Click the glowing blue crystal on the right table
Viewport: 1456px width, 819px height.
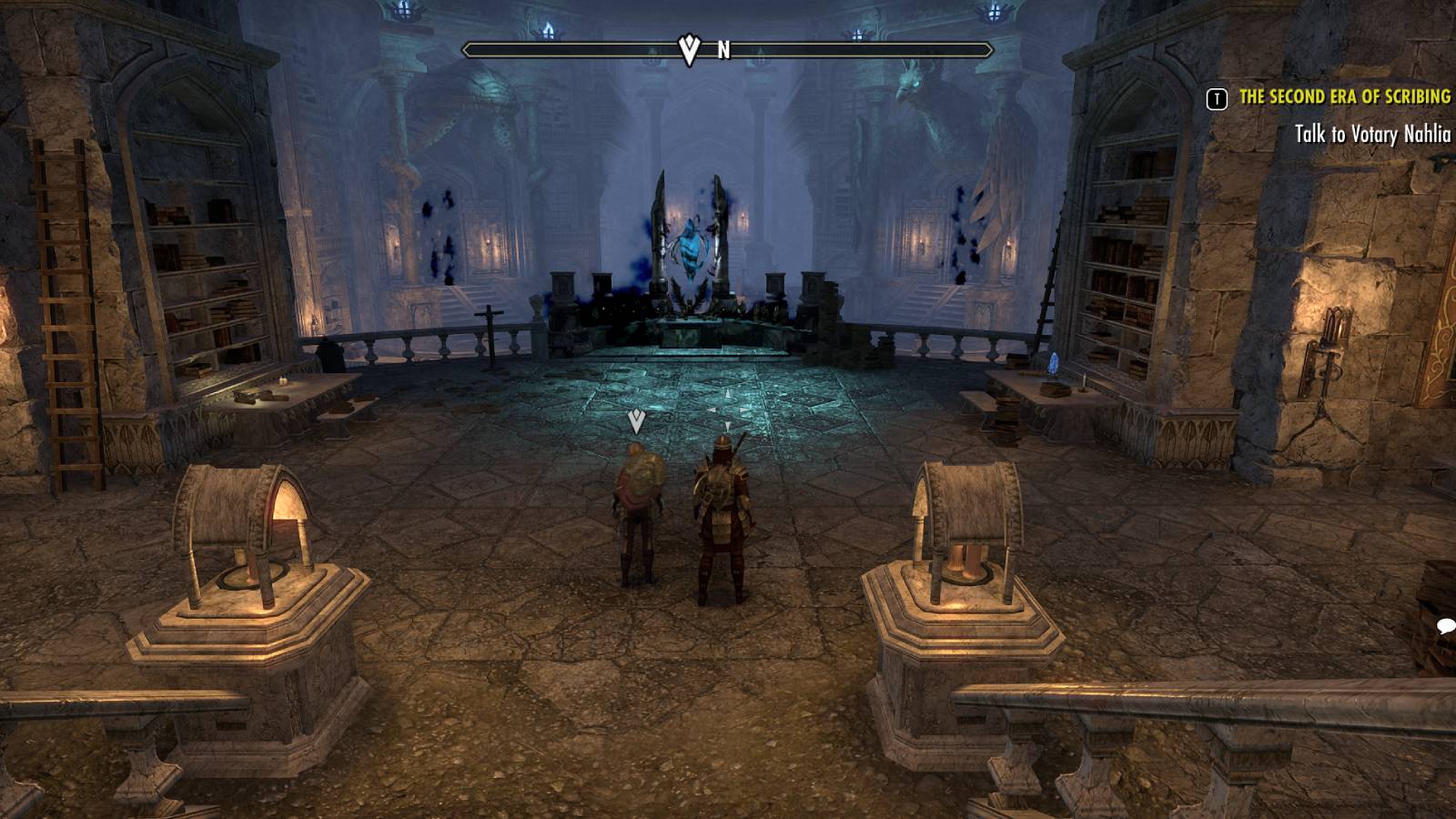click(x=1052, y=363)
